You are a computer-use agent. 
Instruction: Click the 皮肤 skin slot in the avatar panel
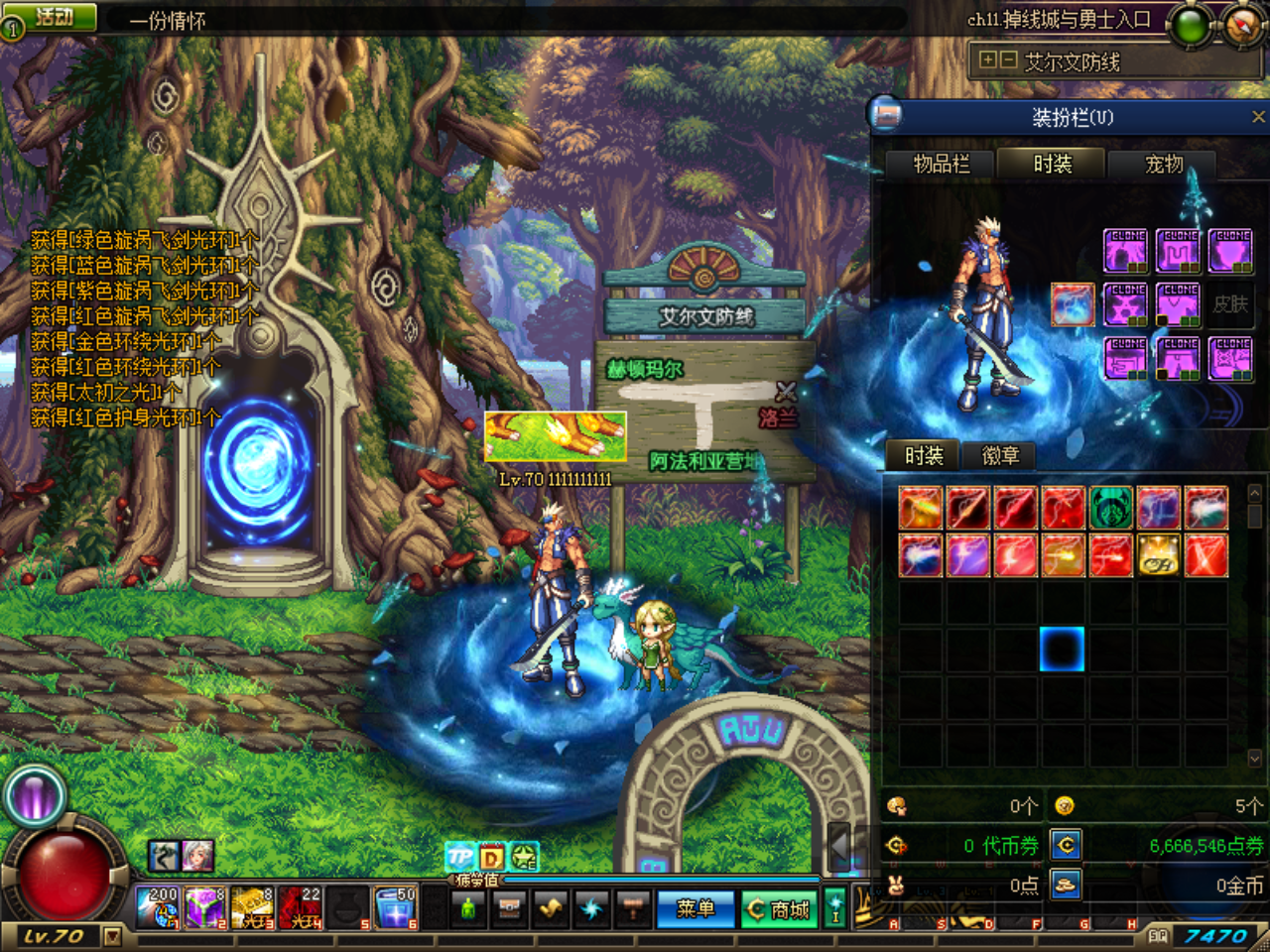click(x=1233, y=305)
